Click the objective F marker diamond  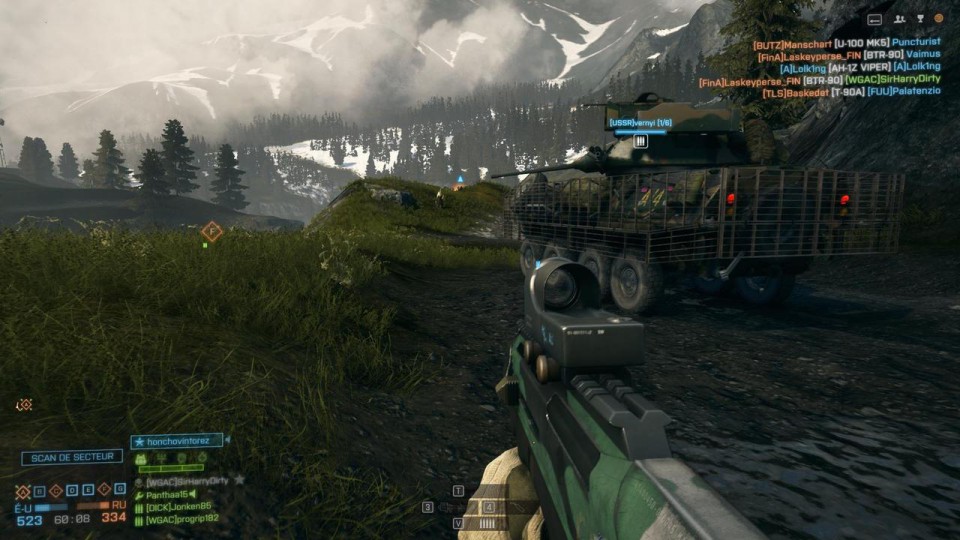(x=211, y=232)
